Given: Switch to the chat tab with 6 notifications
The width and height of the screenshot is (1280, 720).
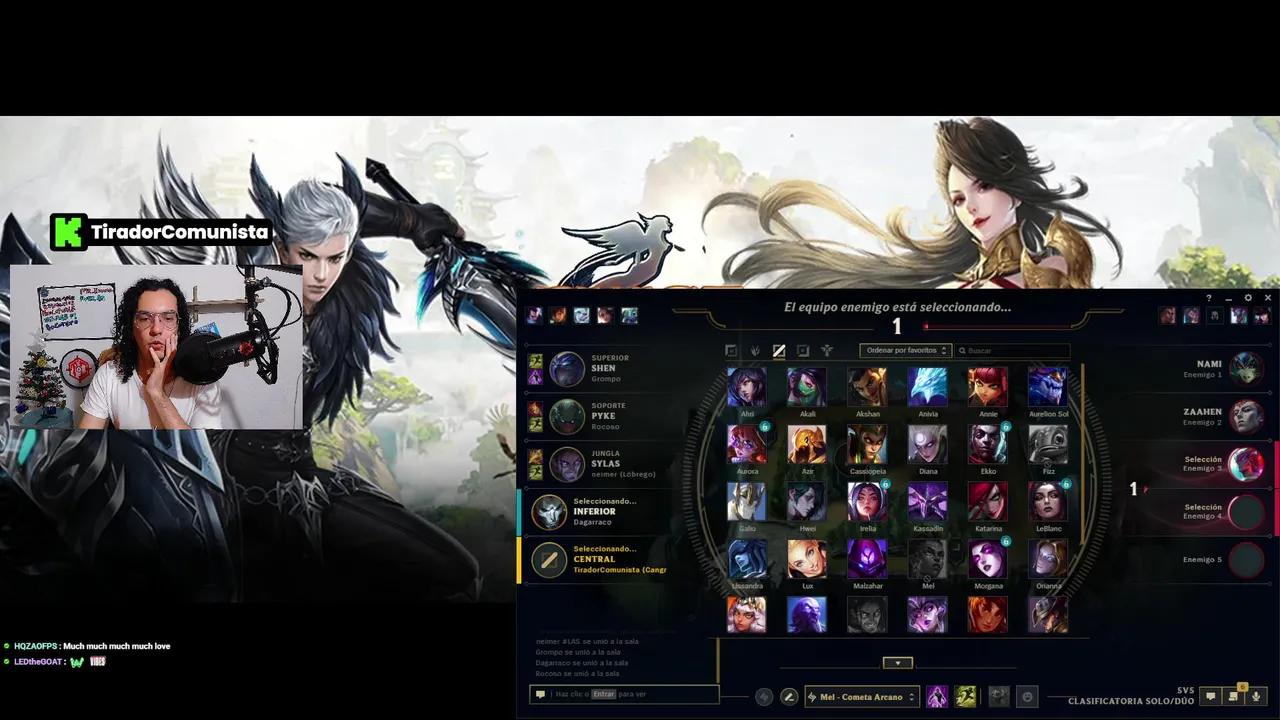Looking at the screenshot, I should click(1235, 697).
